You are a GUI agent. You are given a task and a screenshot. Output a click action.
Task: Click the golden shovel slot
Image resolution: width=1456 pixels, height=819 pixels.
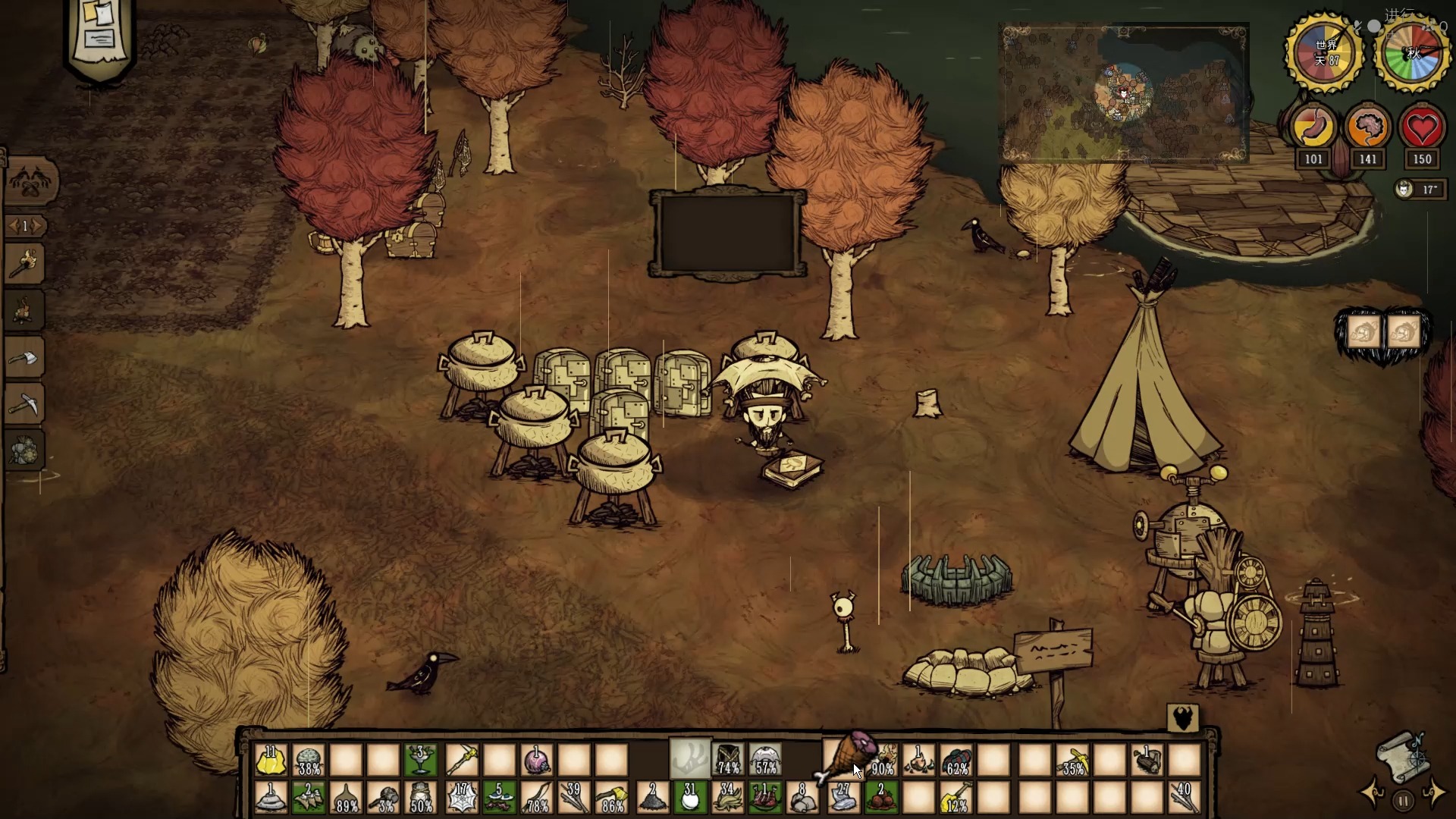point(957,798)
